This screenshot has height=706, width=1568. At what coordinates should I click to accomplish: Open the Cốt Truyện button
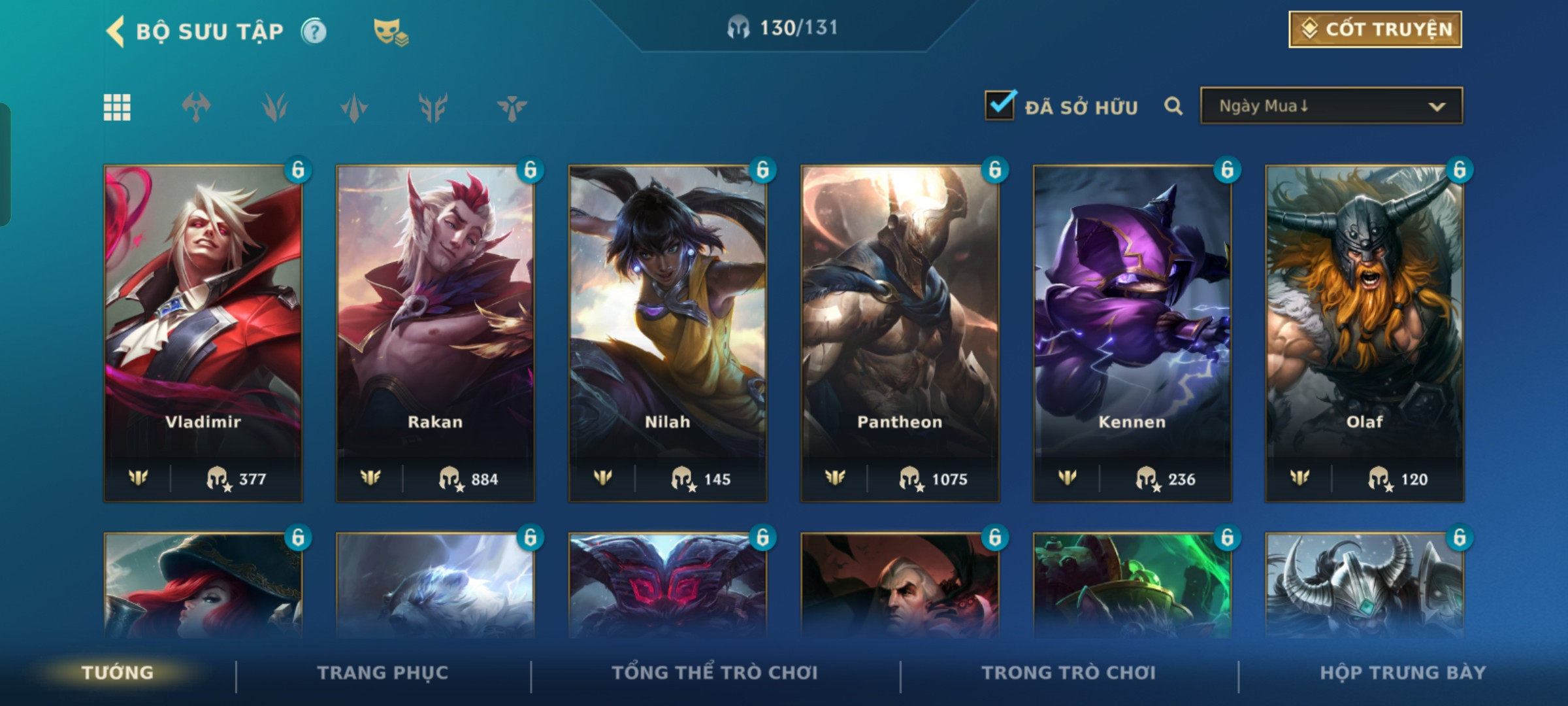[1375, 29]
